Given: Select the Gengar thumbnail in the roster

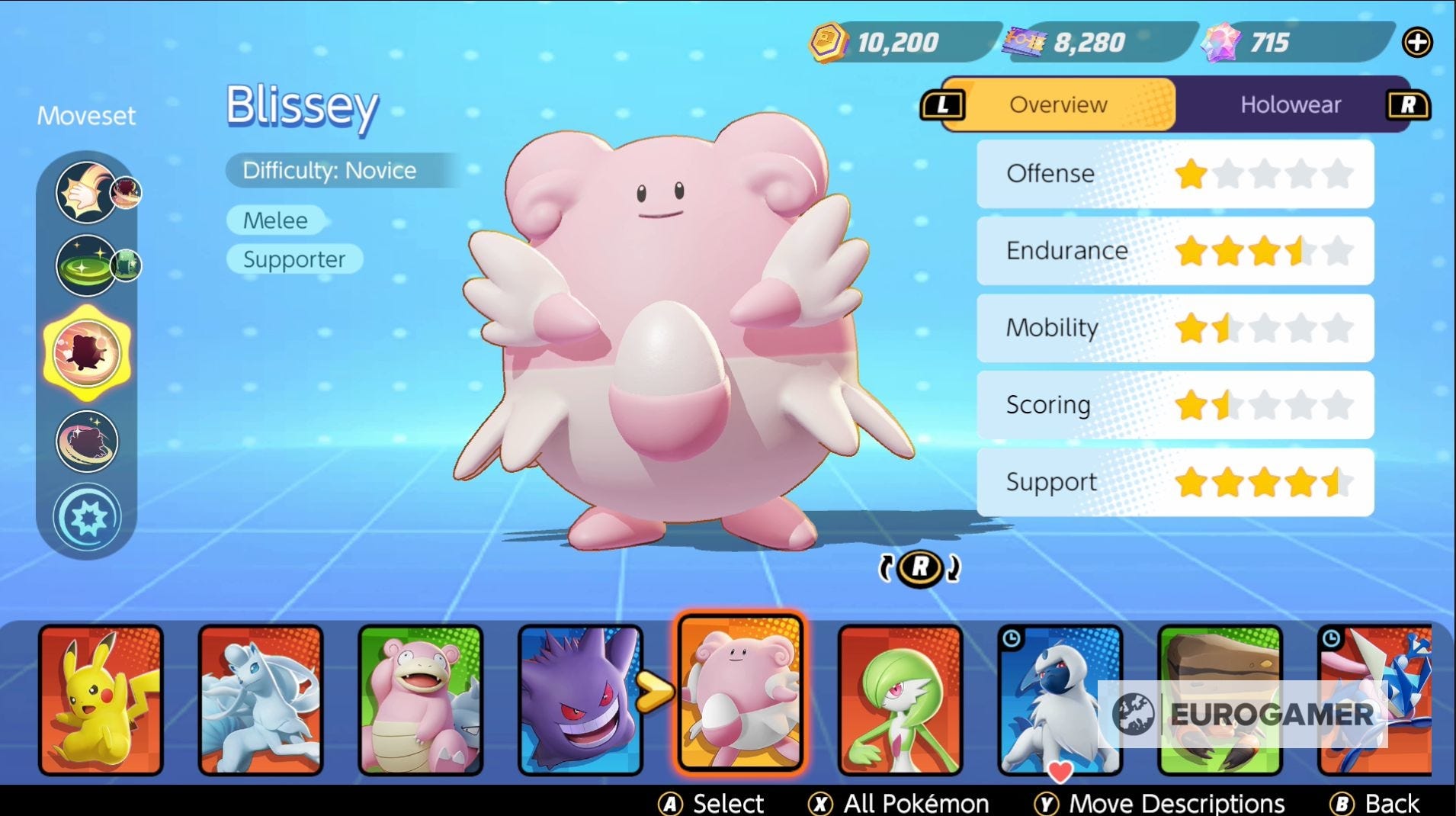Looking at the screenshot, I should tap(581, 698).
